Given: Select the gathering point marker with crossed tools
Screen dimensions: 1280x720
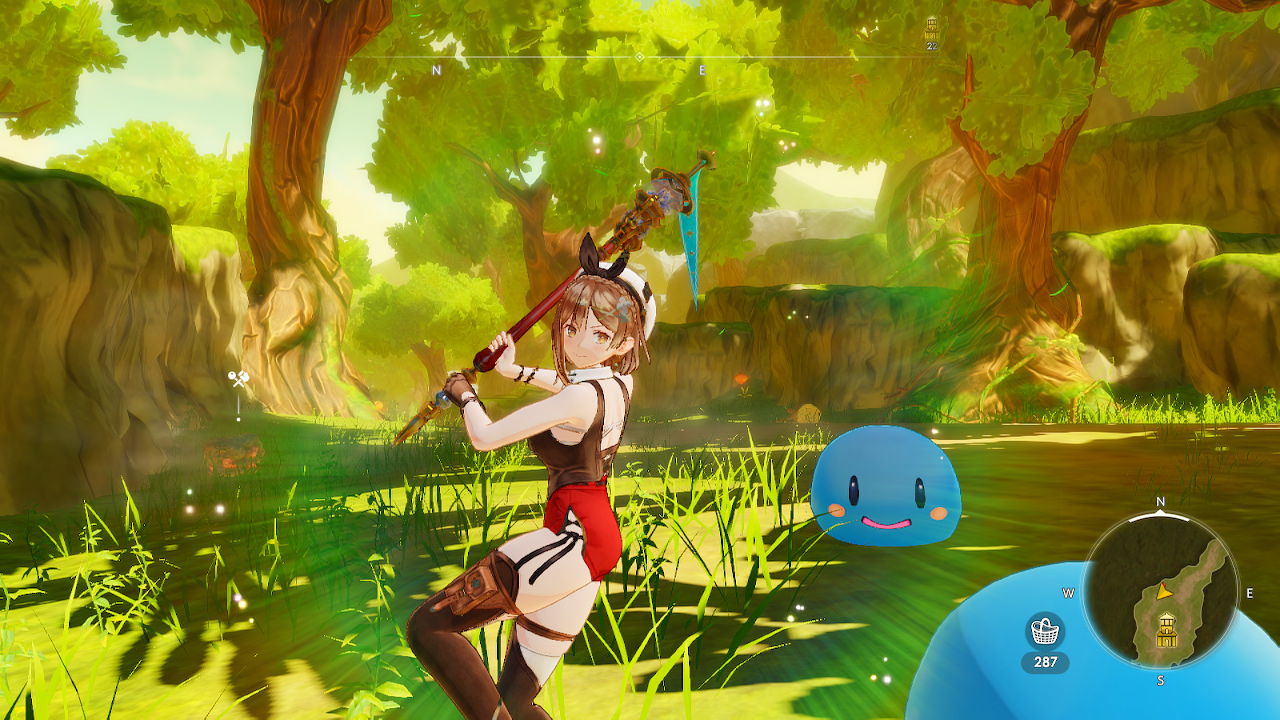Looking at the screenshot, I should [x=237, y=378].
